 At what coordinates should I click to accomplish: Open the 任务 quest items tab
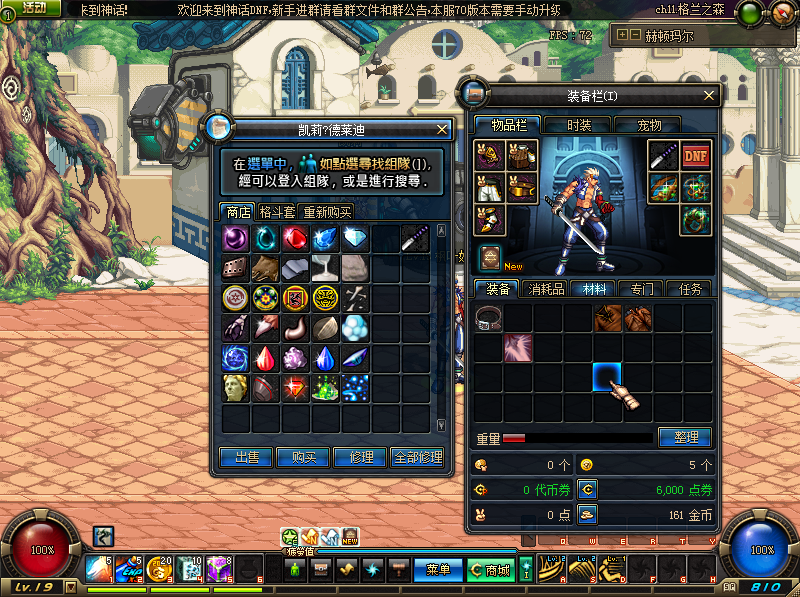point(691,289)
